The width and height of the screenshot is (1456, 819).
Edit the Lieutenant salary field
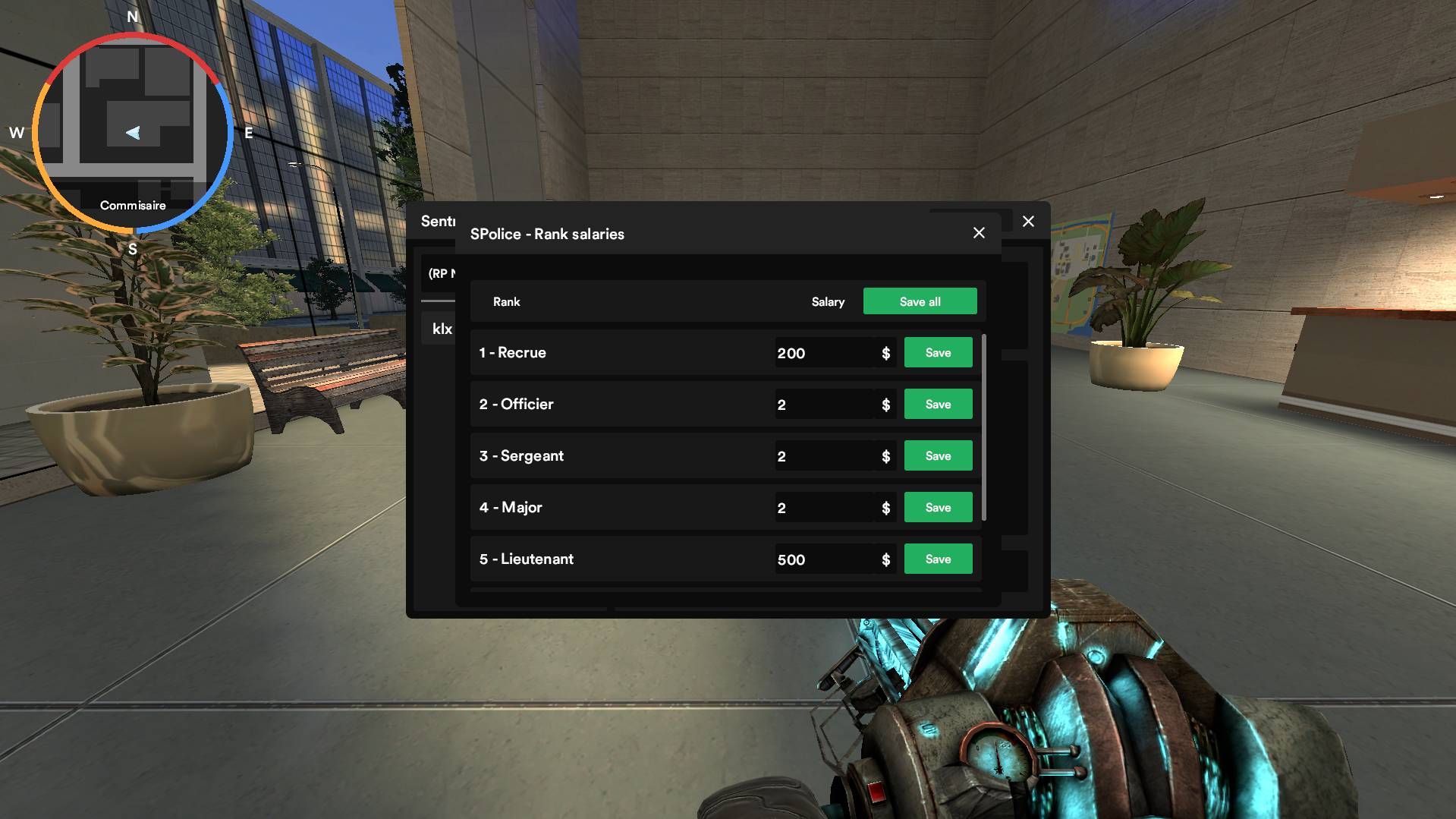[824, 559]
